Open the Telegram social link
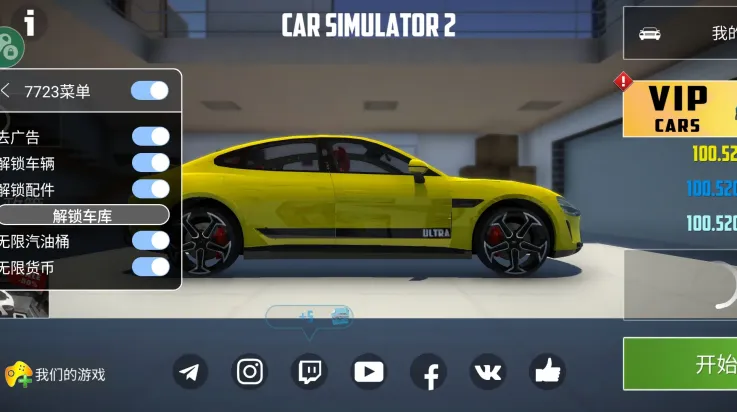Image resolution: width=737 pixels, height=412 pixels. click(x=190, y=372)
